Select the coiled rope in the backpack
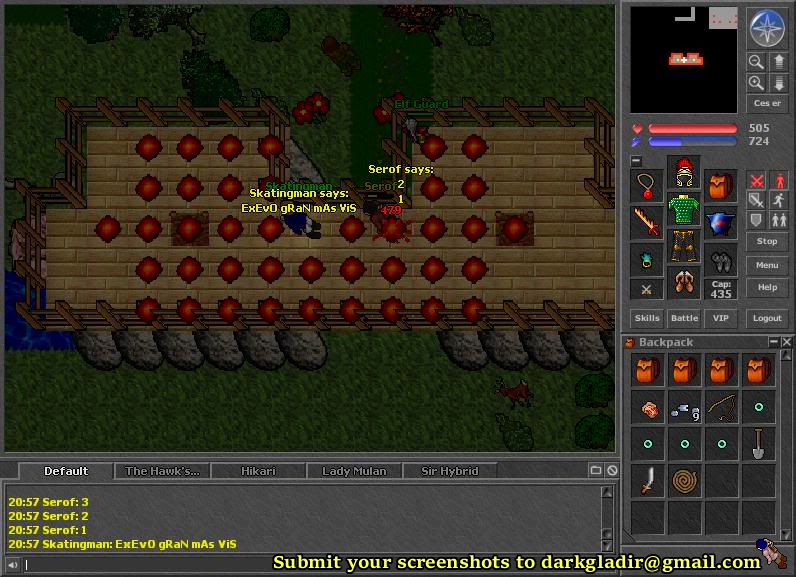 tap(684, 480)
